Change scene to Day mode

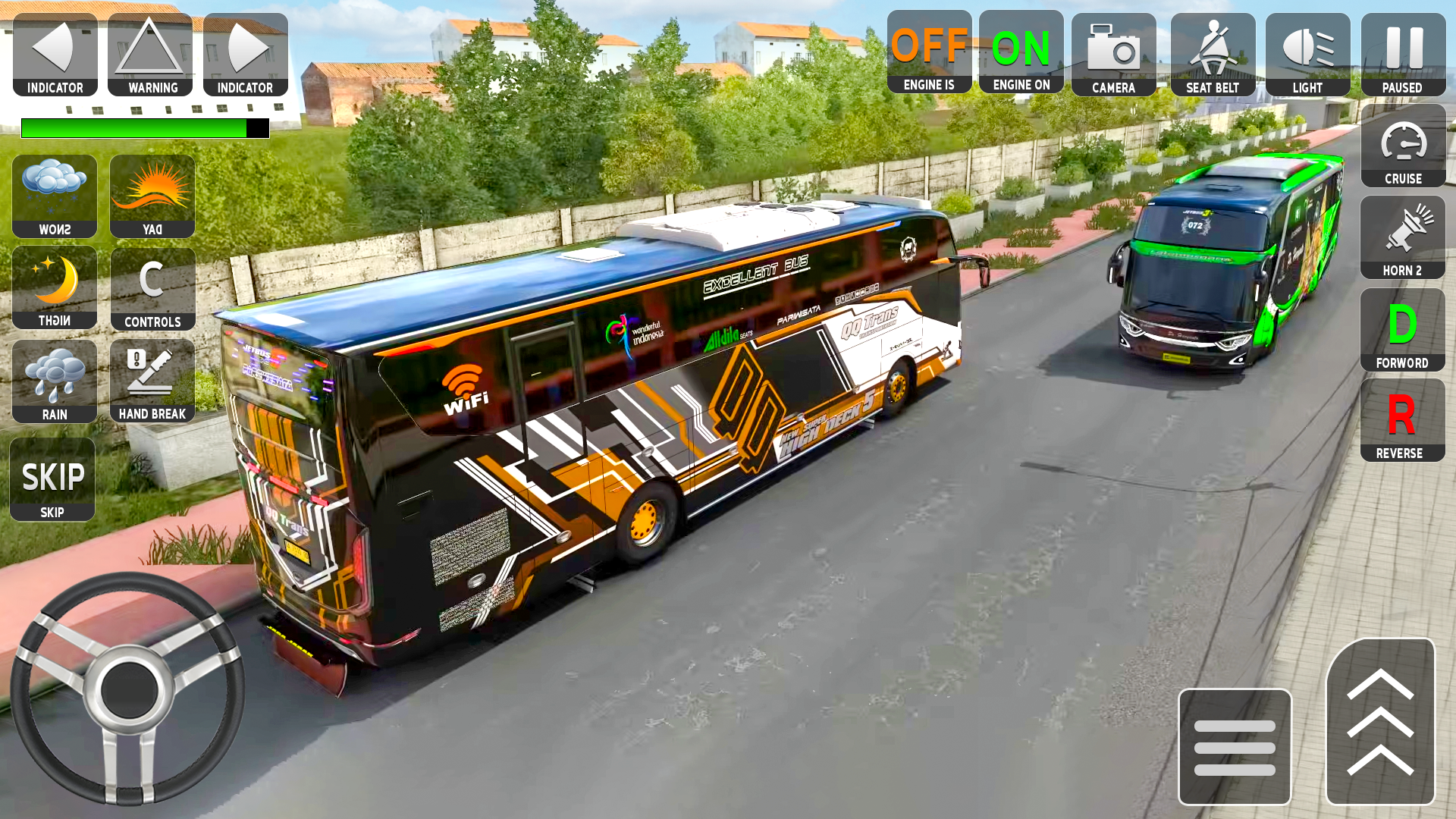click(152, 193)
